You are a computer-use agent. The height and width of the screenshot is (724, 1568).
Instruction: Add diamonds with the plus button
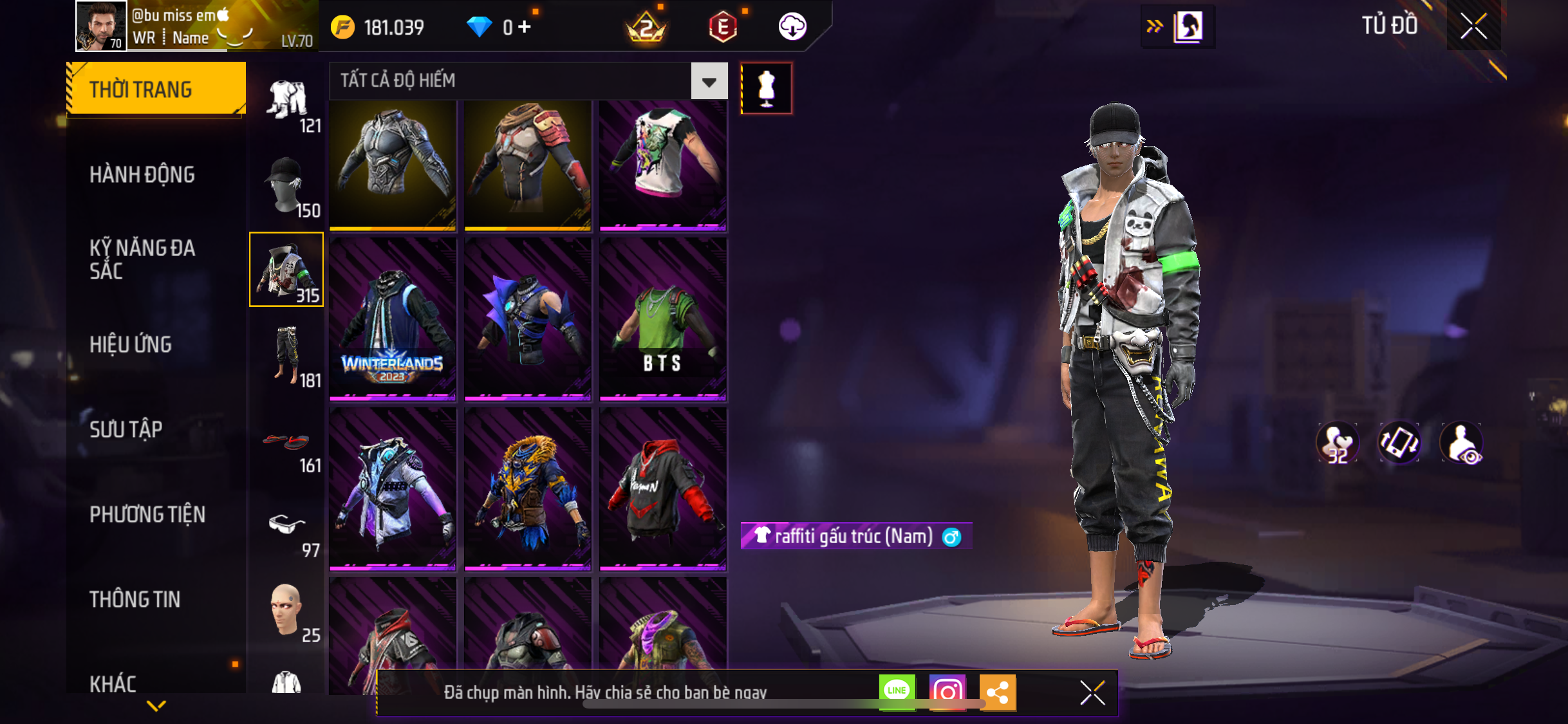(525, 27)
